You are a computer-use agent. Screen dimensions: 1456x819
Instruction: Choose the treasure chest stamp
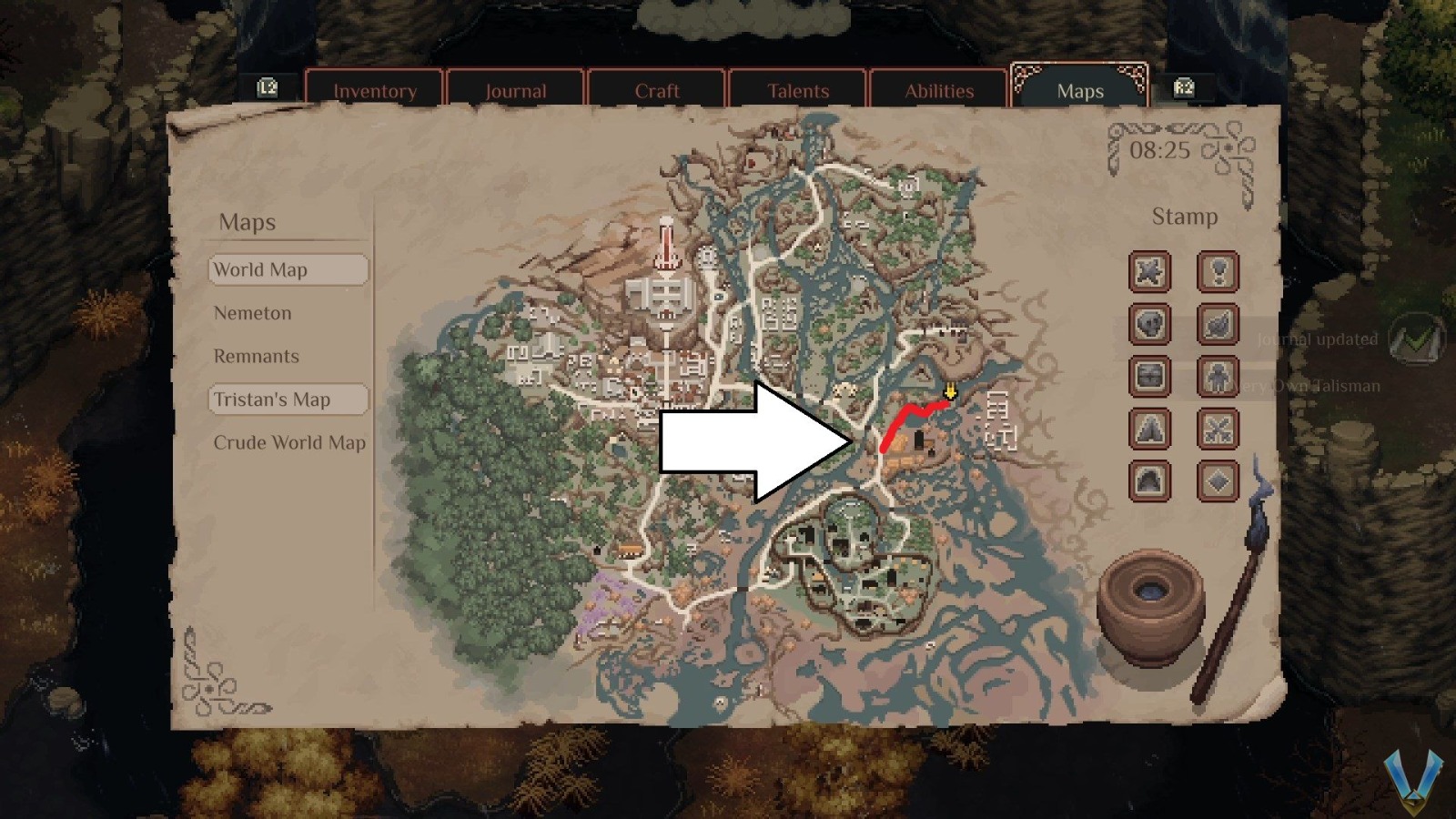click(x=1148, y=378)
